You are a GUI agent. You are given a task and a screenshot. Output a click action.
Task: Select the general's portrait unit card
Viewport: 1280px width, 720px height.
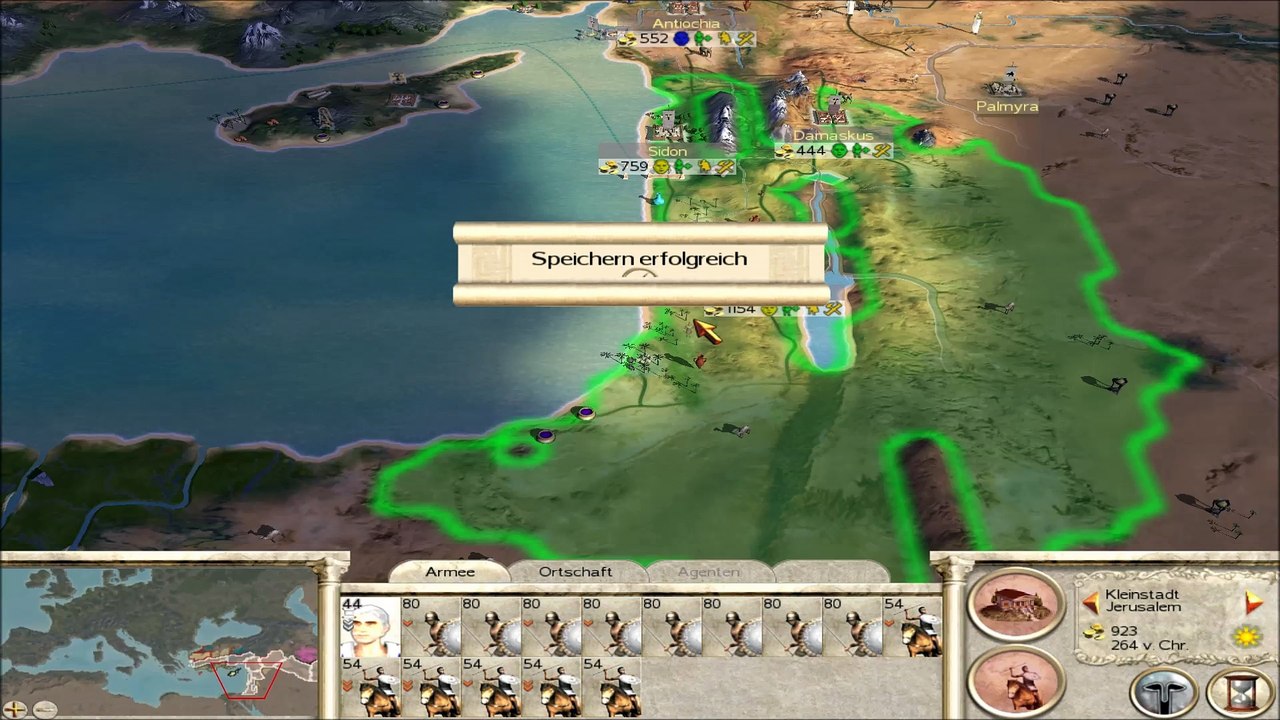(x=369, y=627)
